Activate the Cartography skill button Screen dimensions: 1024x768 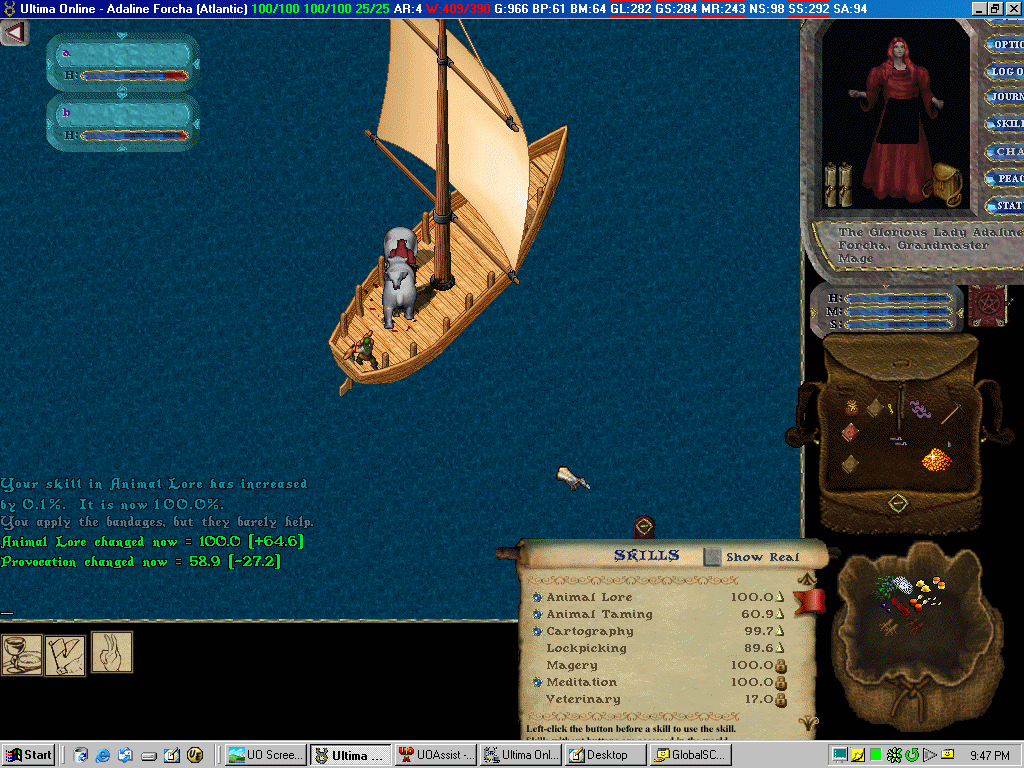click(537, 632)
